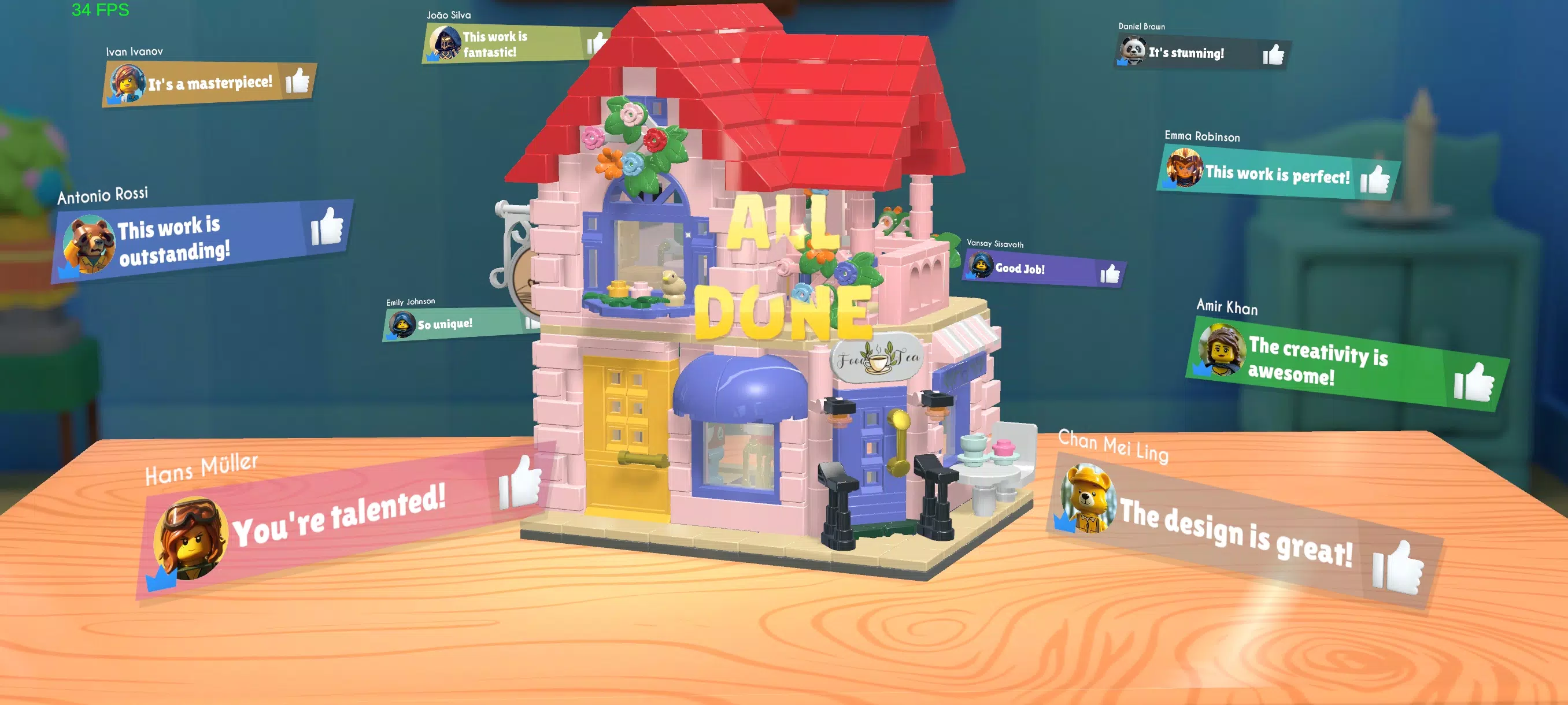Select João Silva's "This work is fantastic!" comment

click(494, 44)
